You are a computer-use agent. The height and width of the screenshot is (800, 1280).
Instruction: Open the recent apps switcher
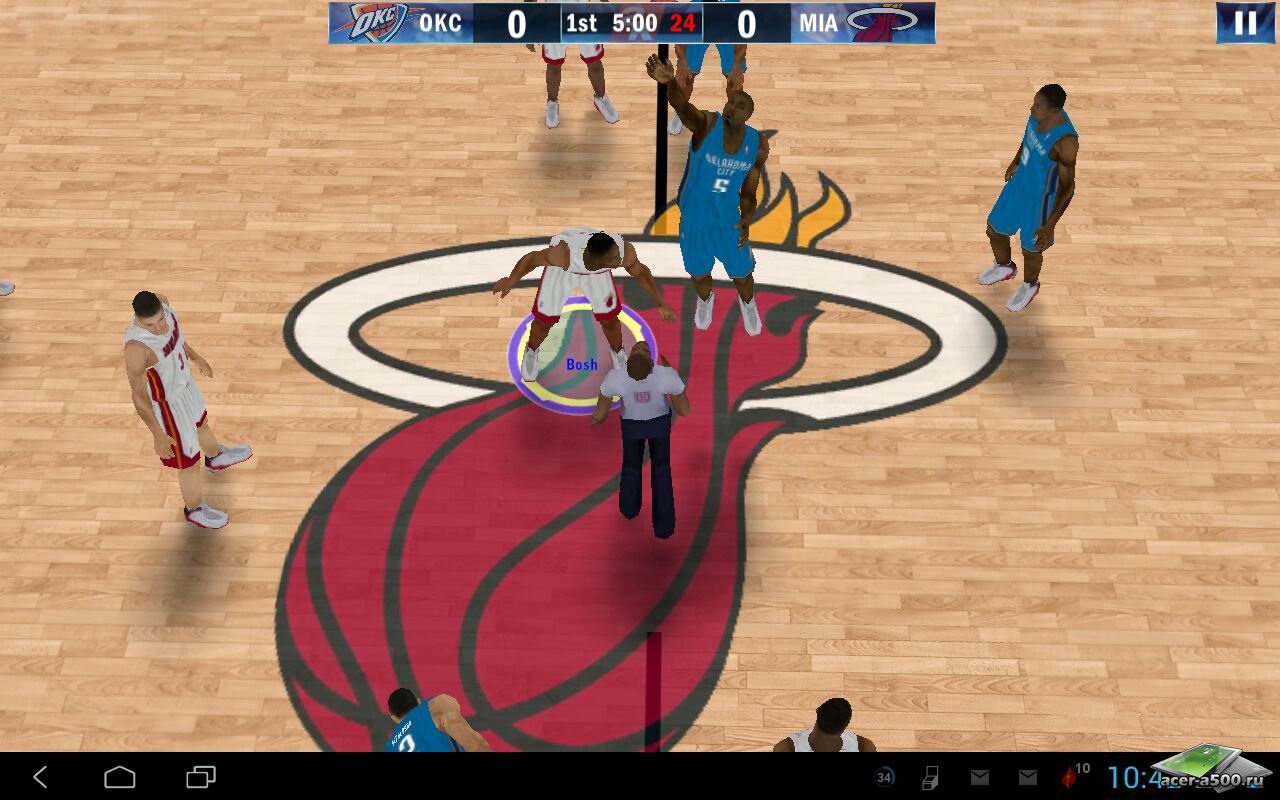tap(201, 777)
